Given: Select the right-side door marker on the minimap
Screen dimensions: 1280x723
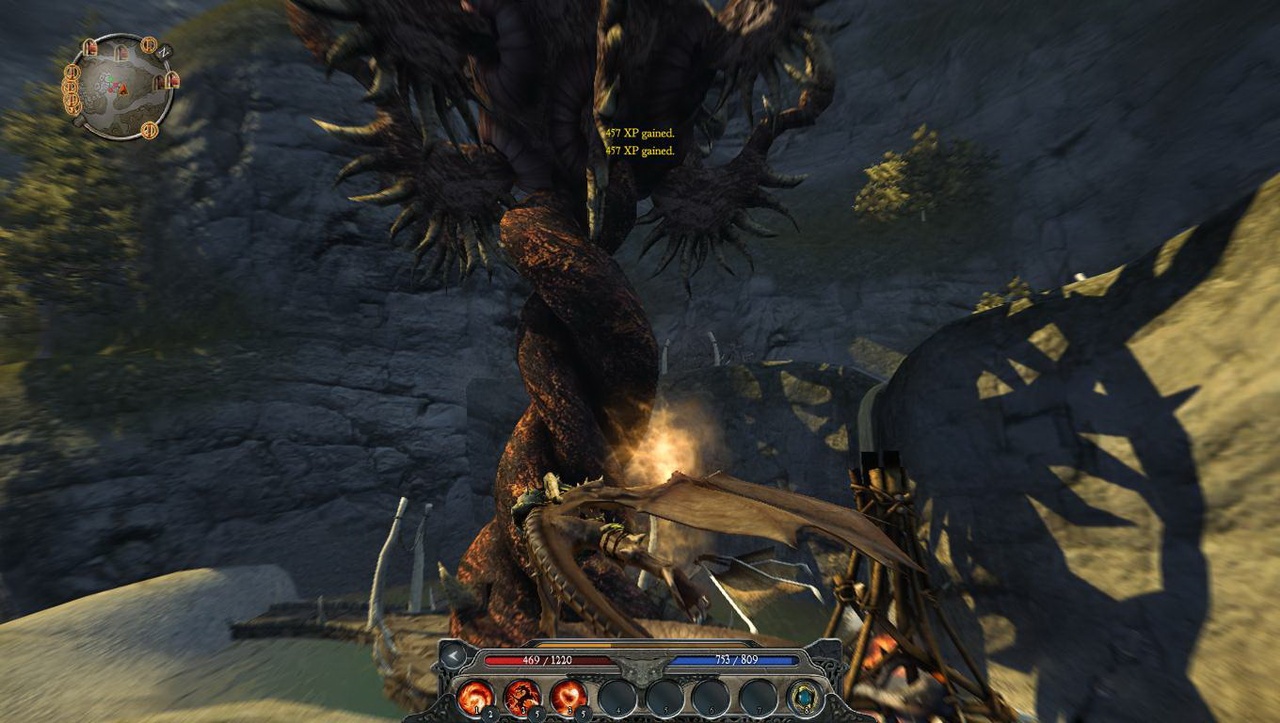Looking at the screenshot, I should point(173,81).
